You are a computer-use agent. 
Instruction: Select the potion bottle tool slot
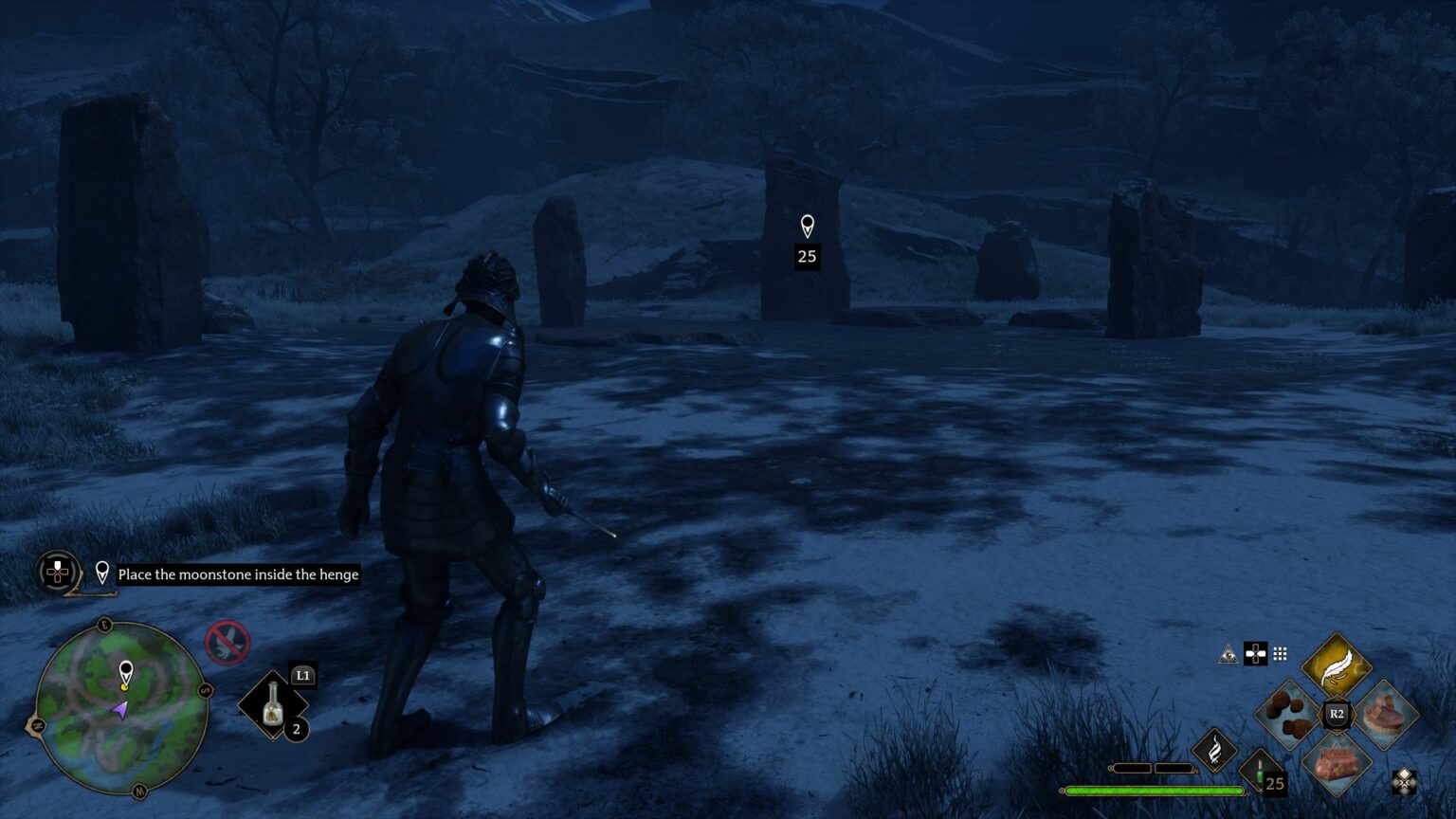273,706
